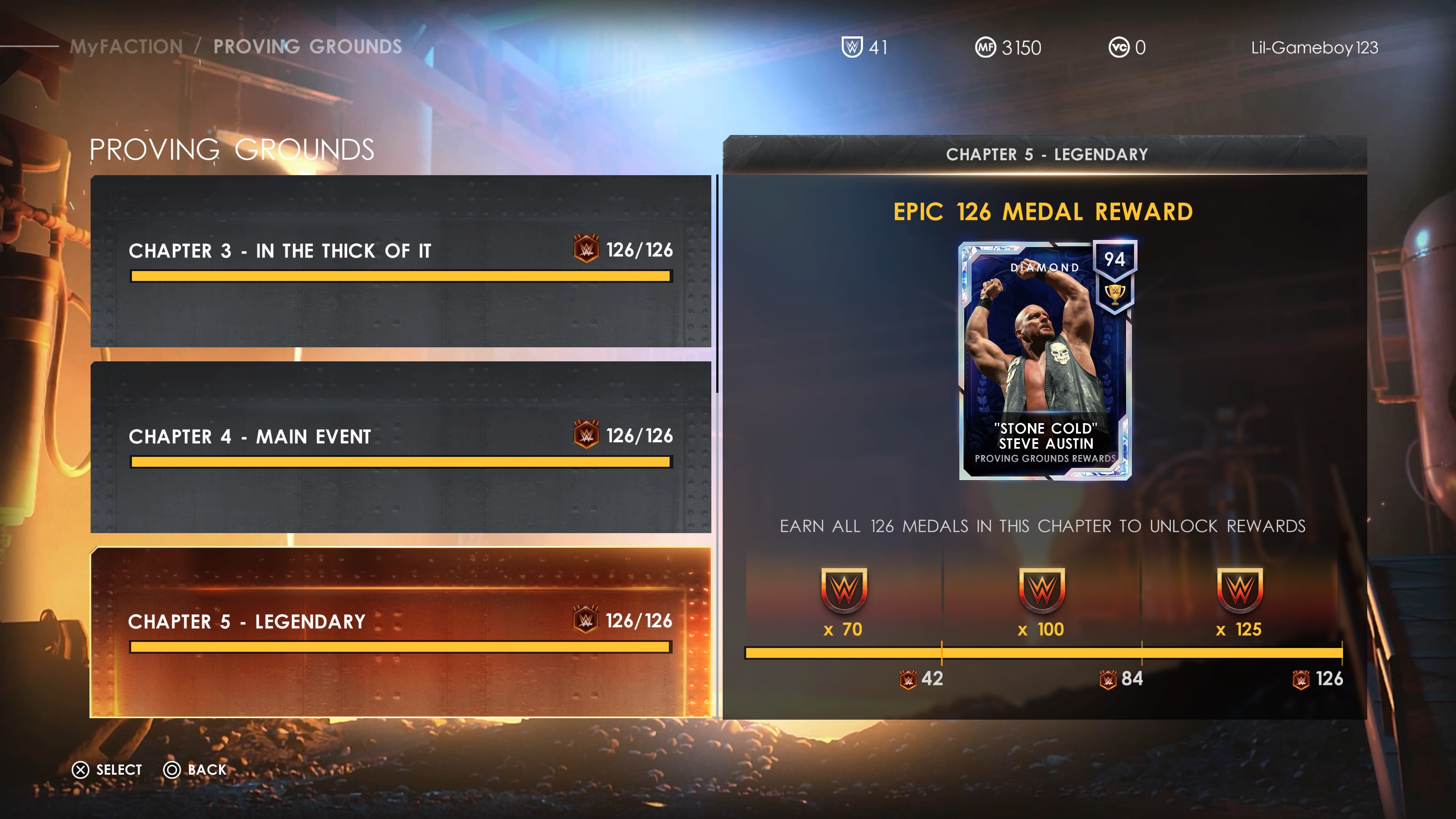1456x819 pixels.
Task: Choose Chapter 5 - Legendary
Action: click(400, 632)
